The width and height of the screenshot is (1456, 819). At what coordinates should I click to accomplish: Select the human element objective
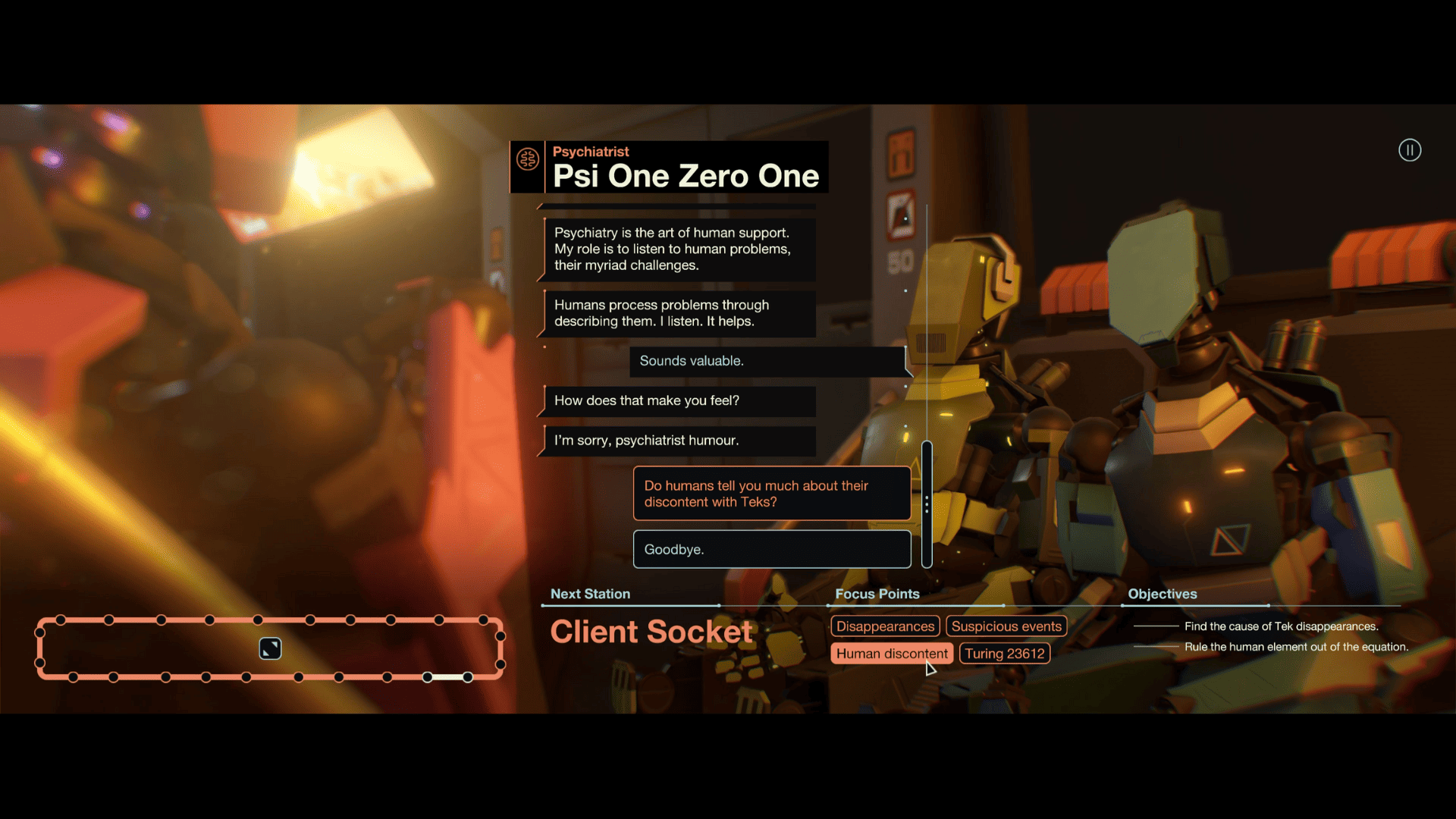pos(1296,647)
